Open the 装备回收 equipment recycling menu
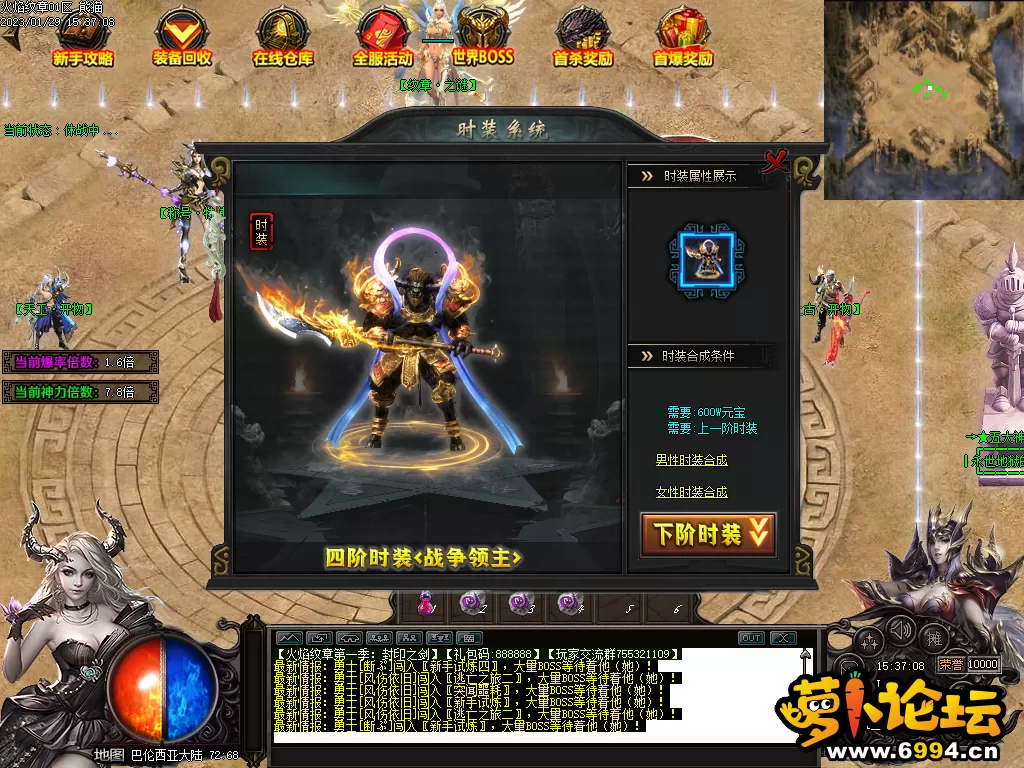 click(182, 38)
